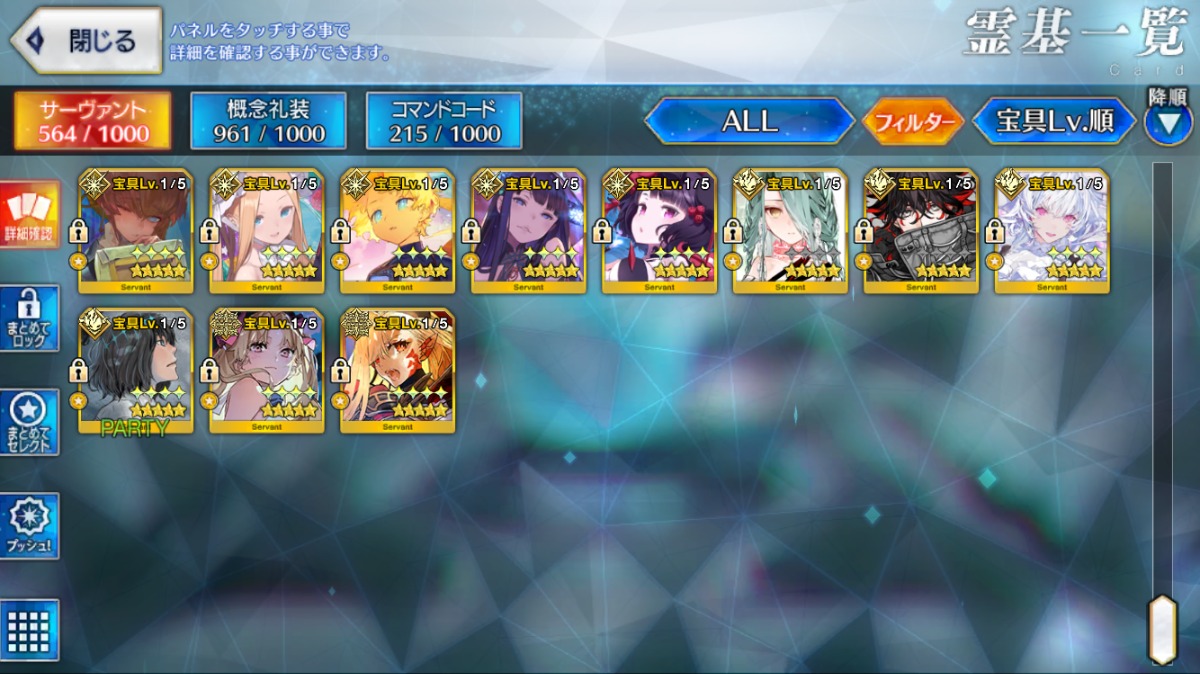Show the コマンドコード tab
This screenshot has height=674, width=1200.
coord(444,121)
